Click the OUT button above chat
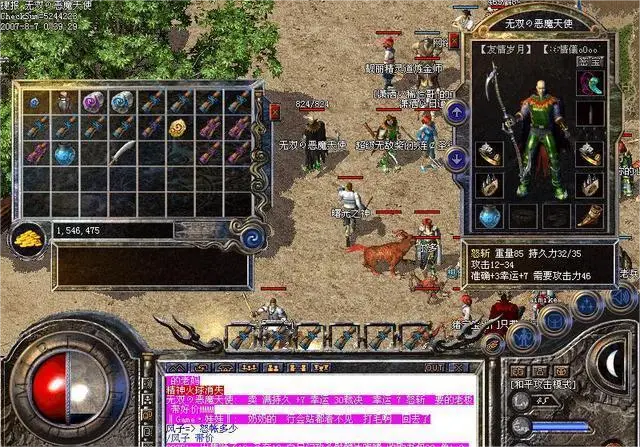Image resolution: width=640 pixels, height=447 pixels. 434,367
